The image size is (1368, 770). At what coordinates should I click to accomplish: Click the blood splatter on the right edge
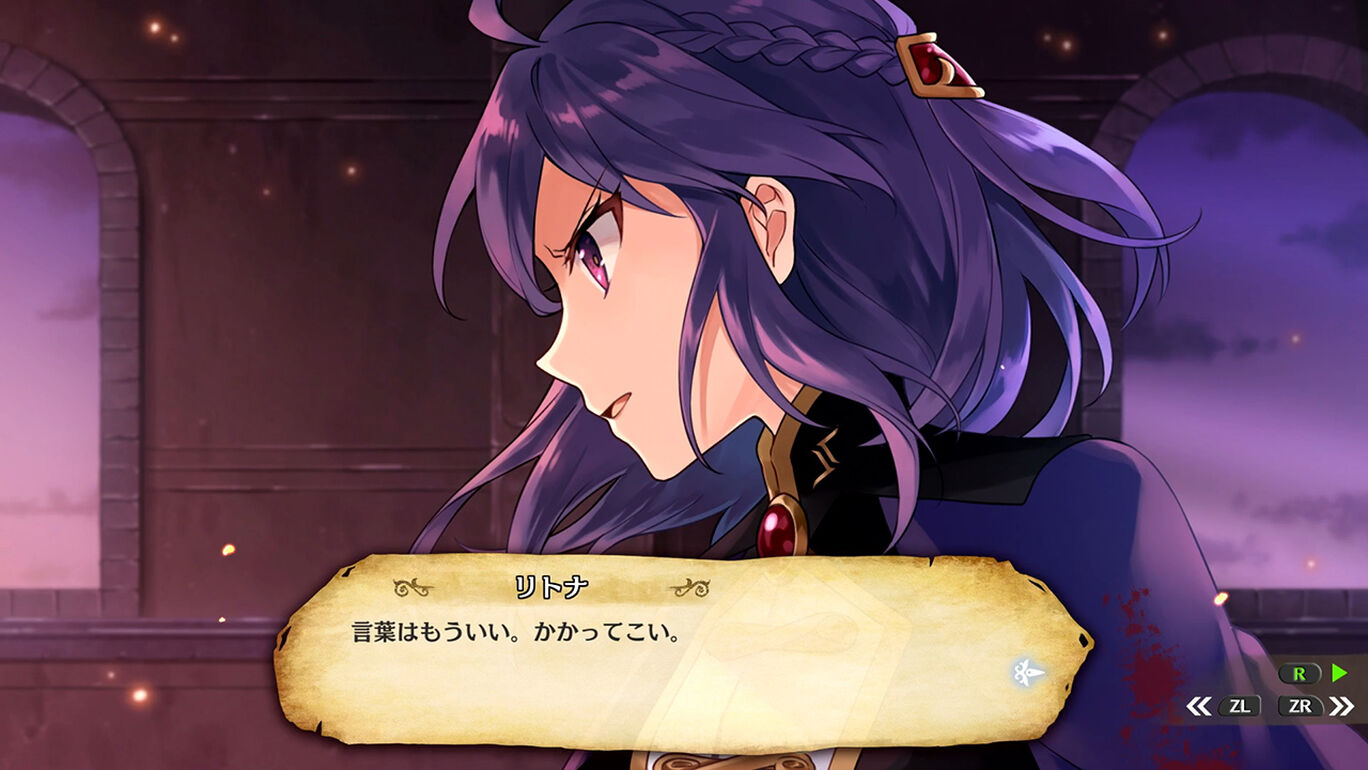(1145, 640)
